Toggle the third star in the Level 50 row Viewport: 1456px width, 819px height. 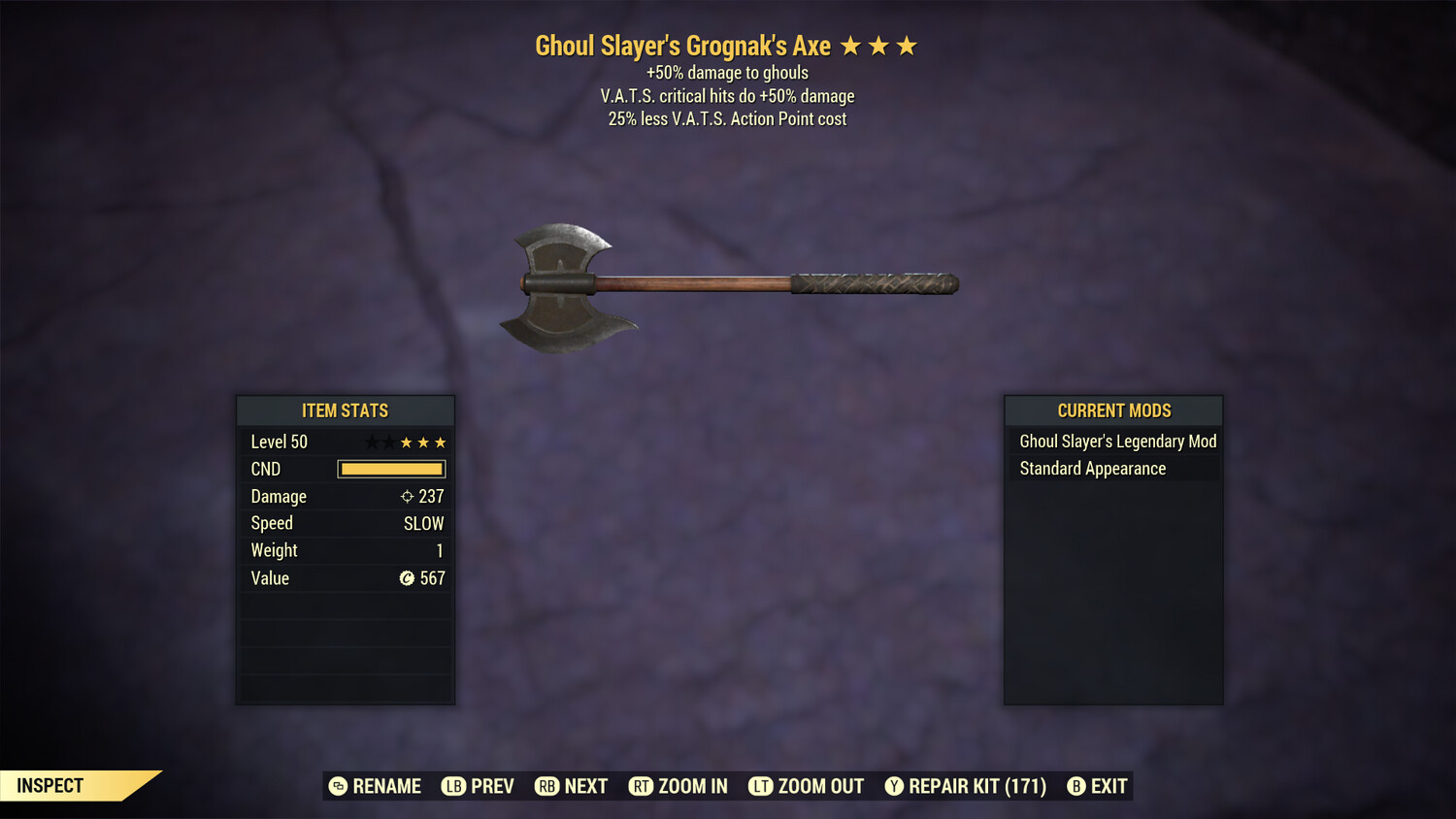click(x=408, y=442)
